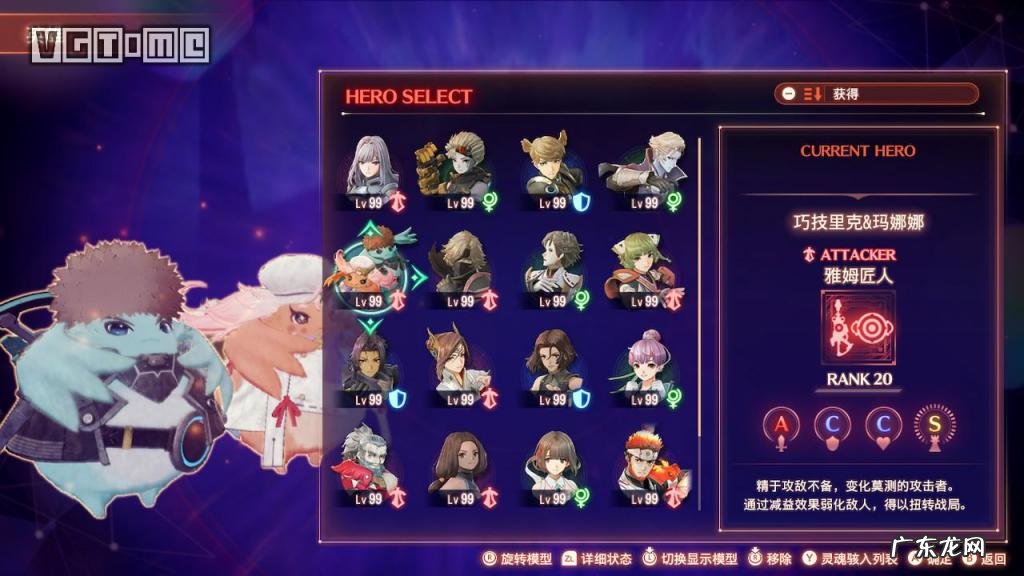1024x576 pixels.
Task: Select the short brown-haired defender in black
Action: pos(551,369)
